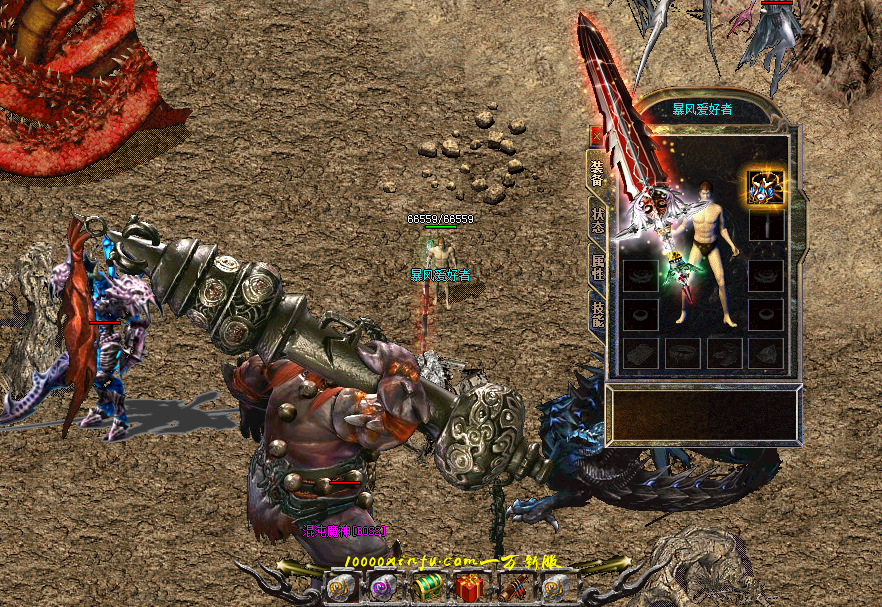
Task: Use the purple spiral scroll in hotbar
Action: click(383, 588)
